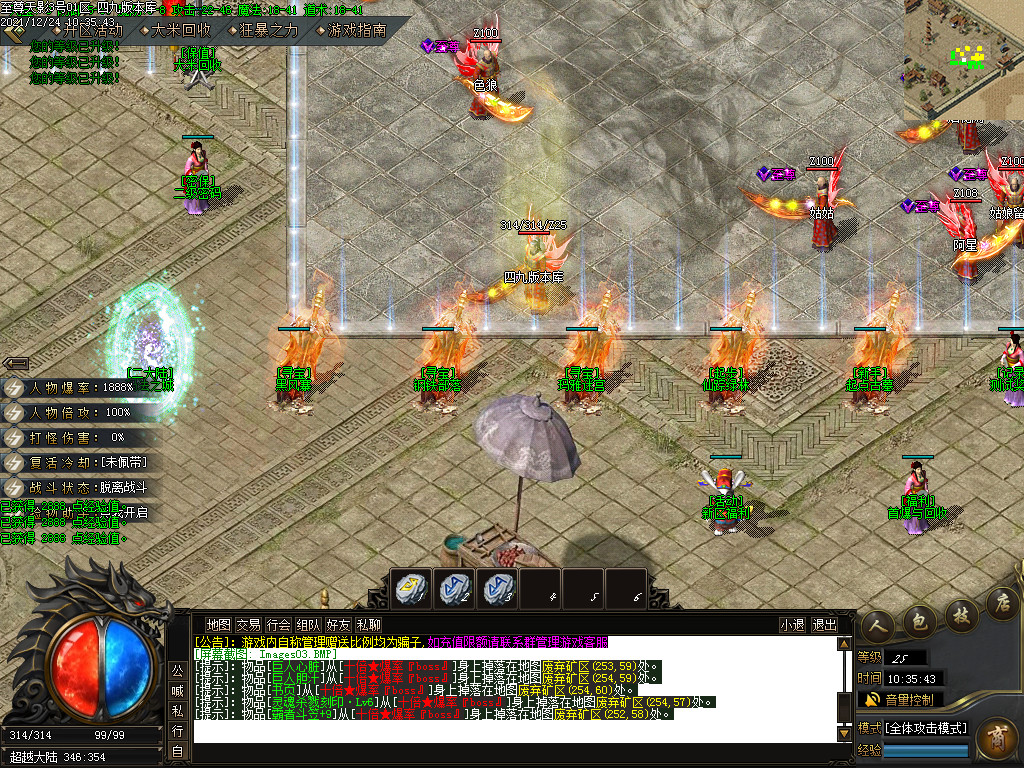Use the first rune stone hotbar slot
This screenshot has width=1024, height=768.
[410, 589]
